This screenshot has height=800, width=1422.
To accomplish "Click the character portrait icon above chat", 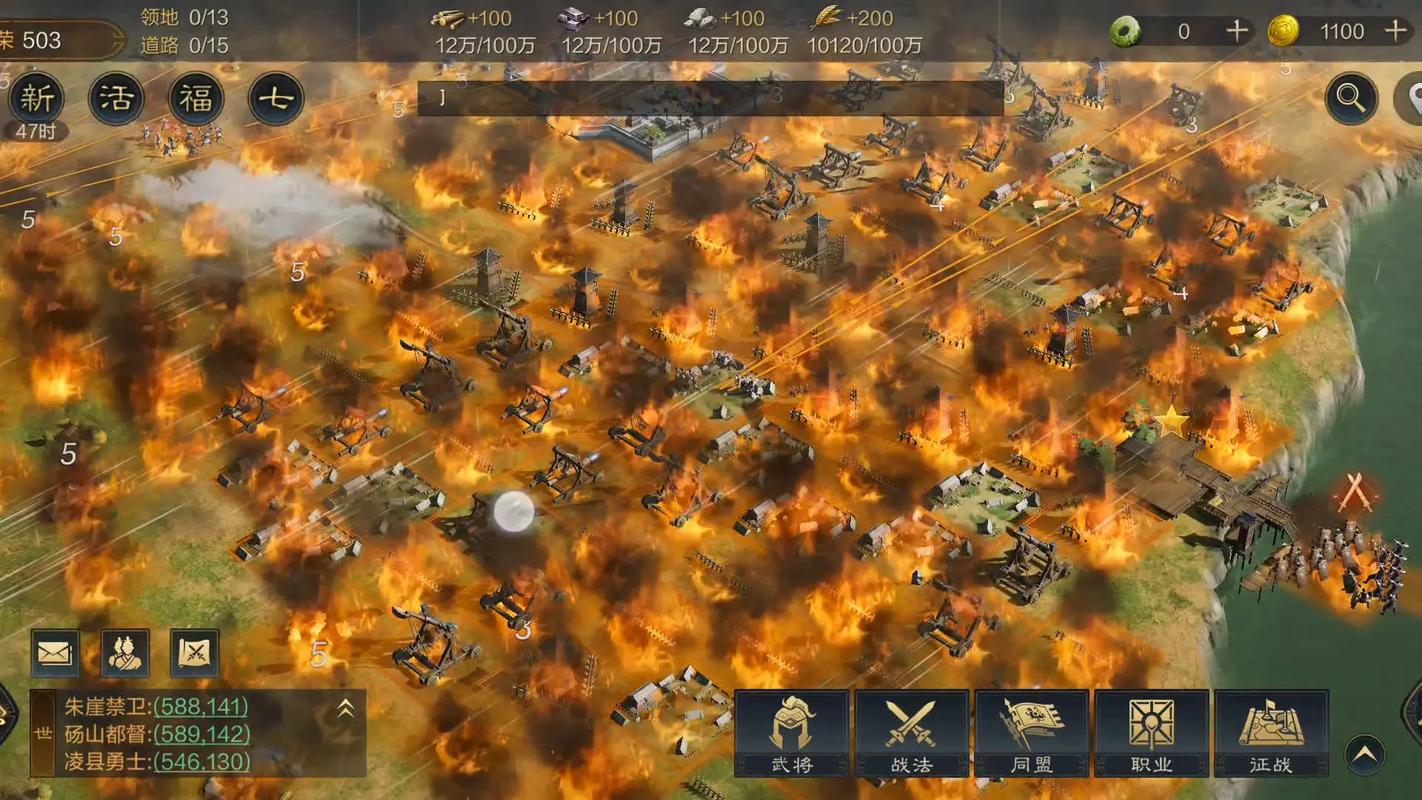I will (125, 654).
